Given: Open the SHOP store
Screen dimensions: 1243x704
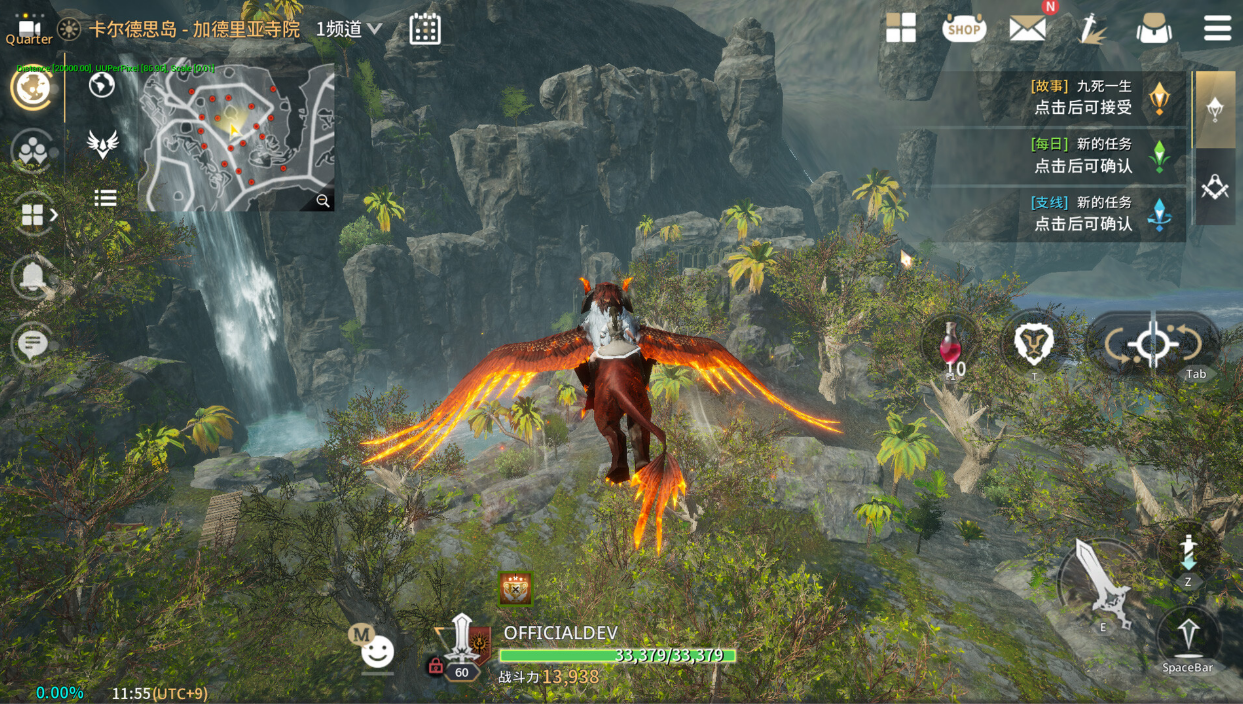Looking at the screenshot, I should [x=964, y=29].
